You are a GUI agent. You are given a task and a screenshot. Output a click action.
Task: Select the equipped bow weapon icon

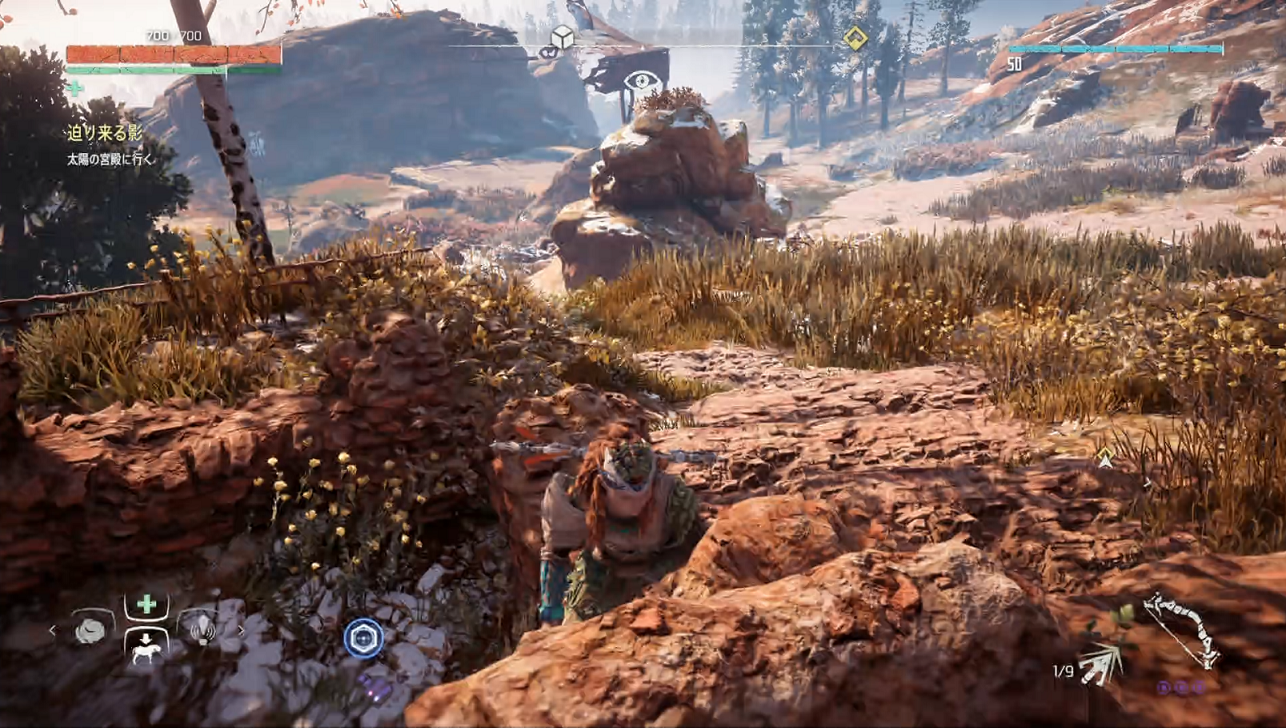(1181, 628)
